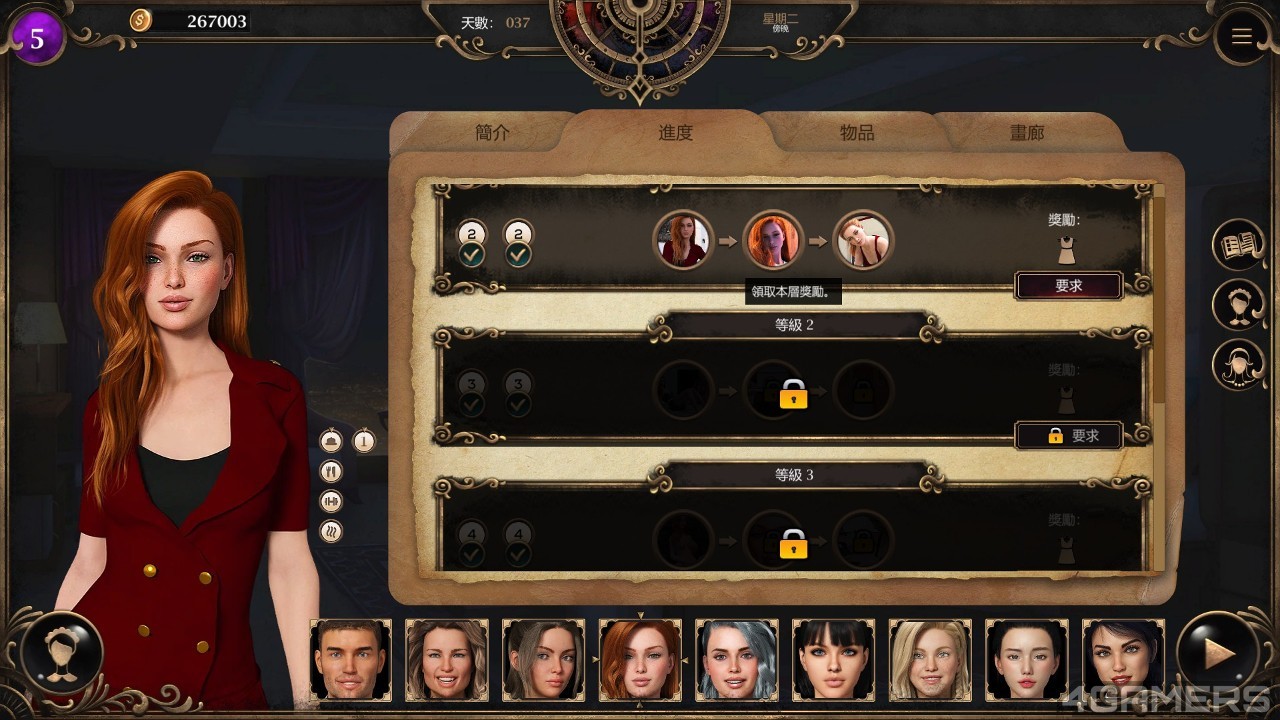Image resolution: width=1280 pixels, height=720 pixels.
Task: Switch to the 簡介 tab
Action: click(x=492, y=133)
